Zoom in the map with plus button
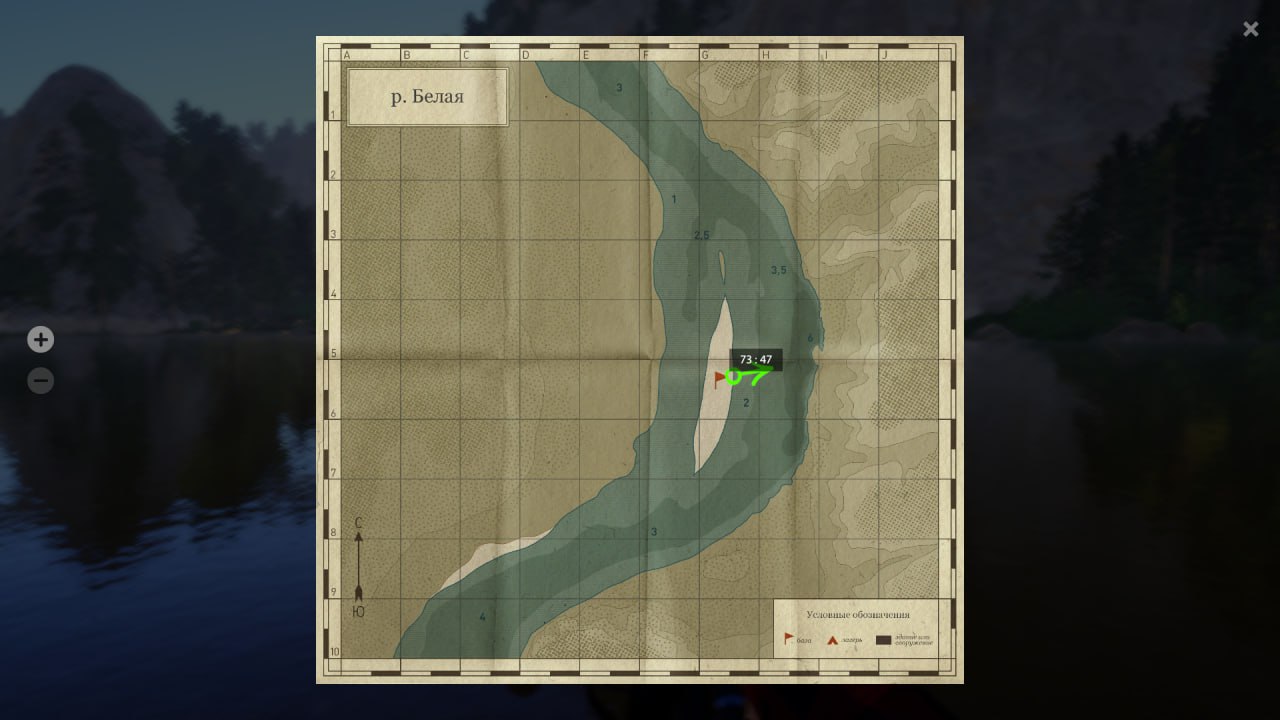The height and width of the screenshot is (720, 1280). pos(40,340)
